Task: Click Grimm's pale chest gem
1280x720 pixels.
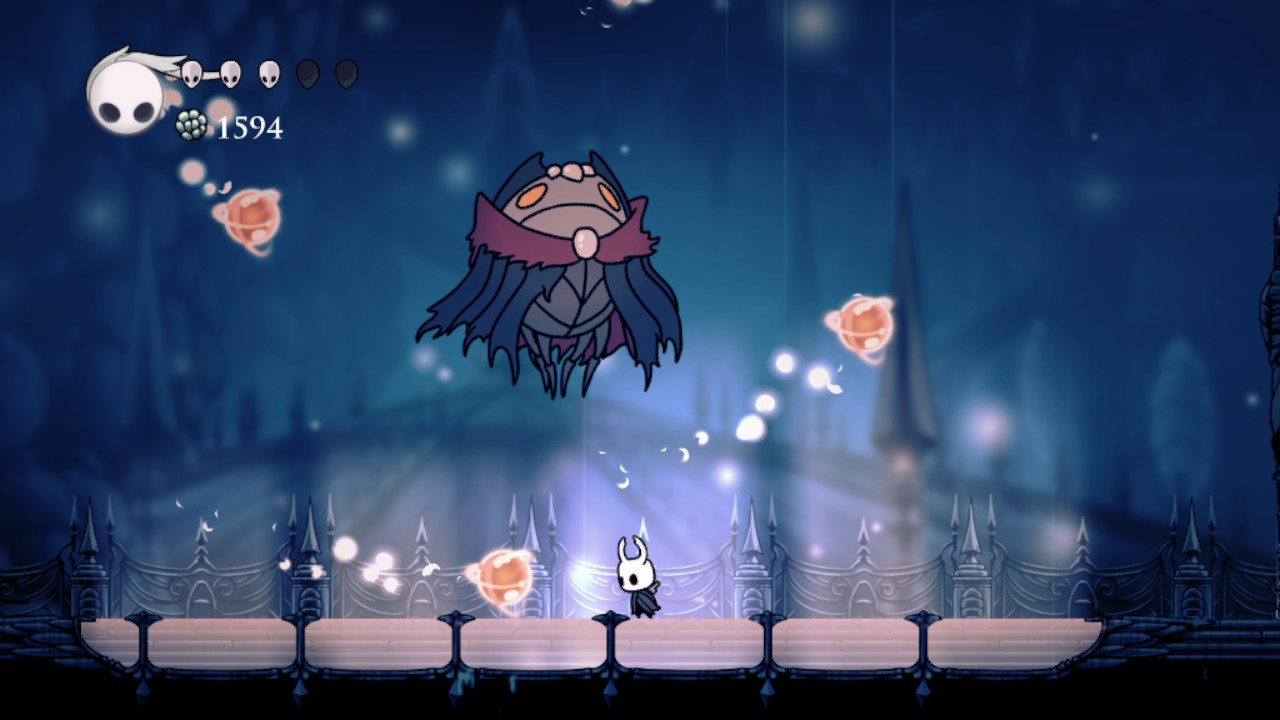Action: coord(585,243)
